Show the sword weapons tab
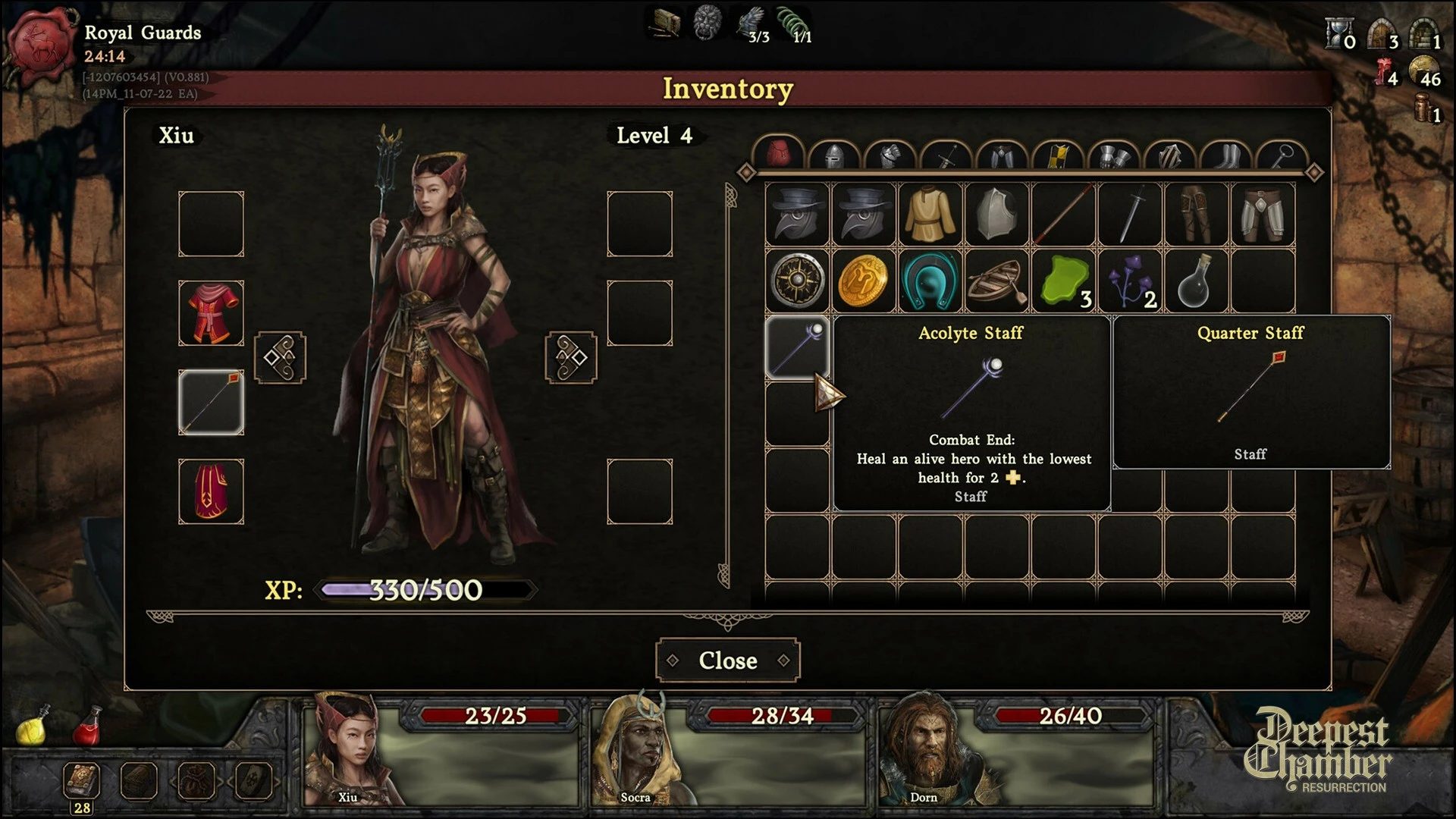 [x=946, y=156]
